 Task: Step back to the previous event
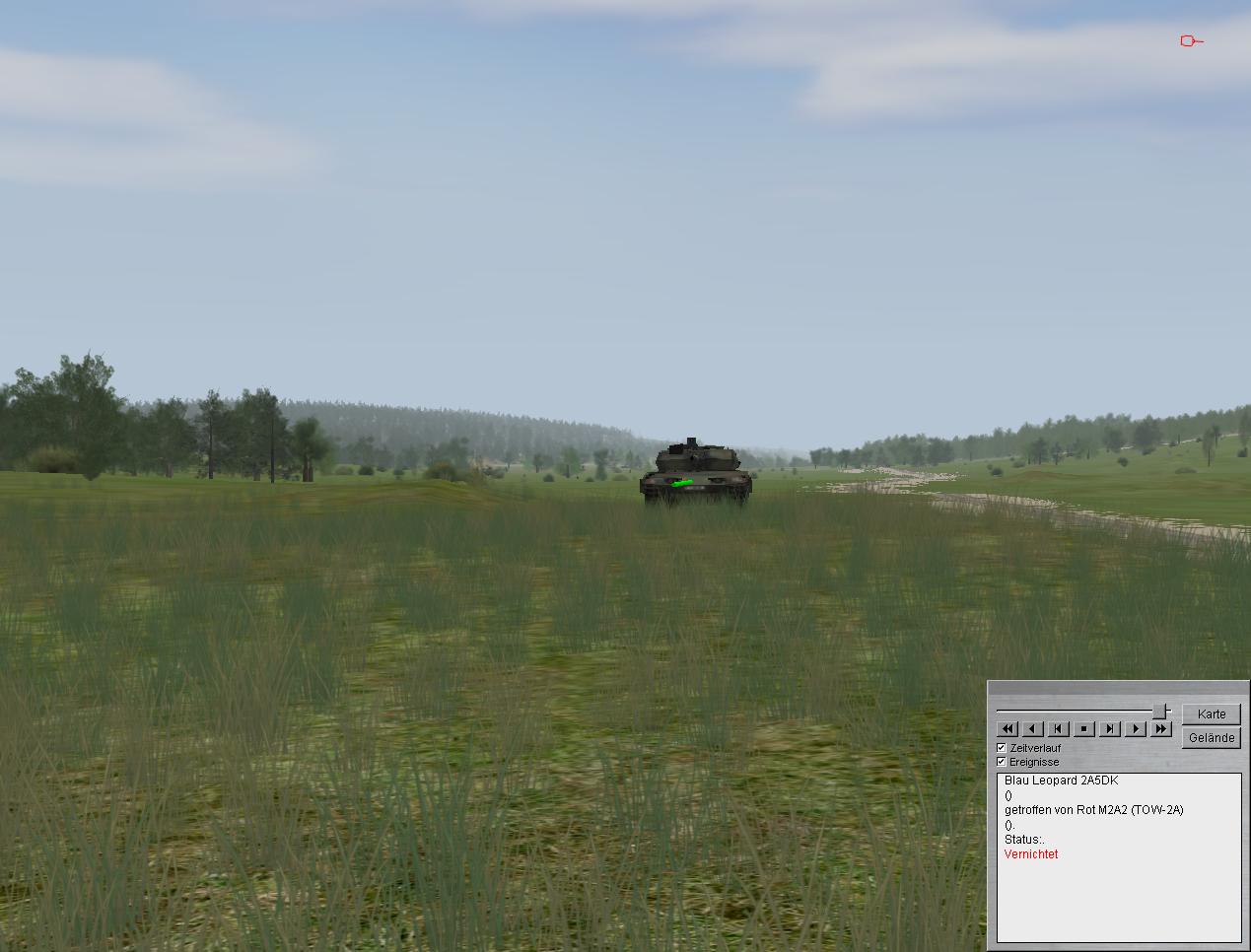pyautogui.click(x=1059, y=729)
